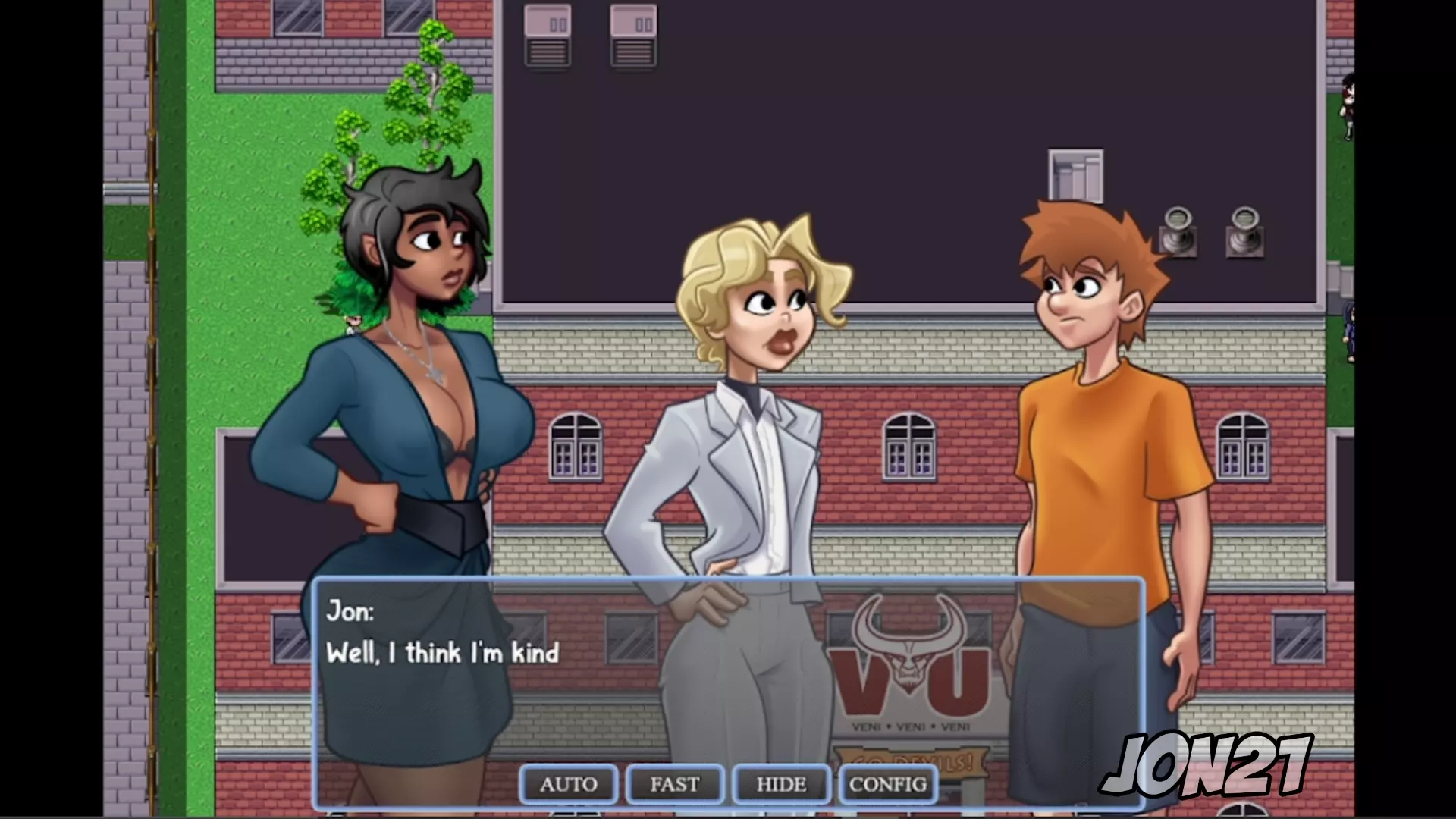
Task: Enable AUTO dialogue advance
Action: (x=568, y=784)
